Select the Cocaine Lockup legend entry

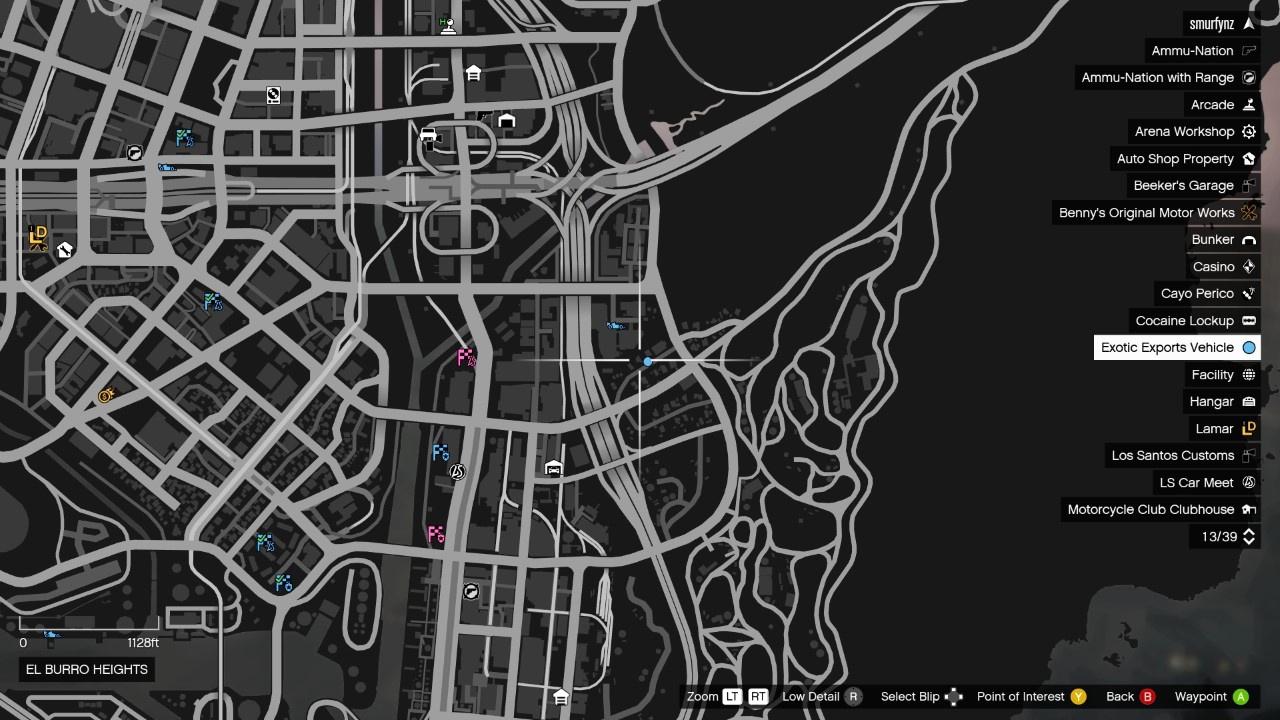click(x=1184, y=321)
